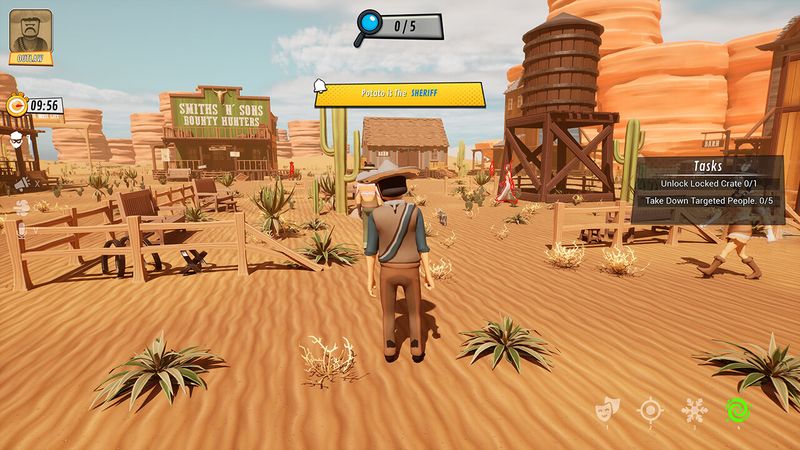800x450 pixels.
Task: Activate the theater masks disguise ability
Action: tap(605, 409)
